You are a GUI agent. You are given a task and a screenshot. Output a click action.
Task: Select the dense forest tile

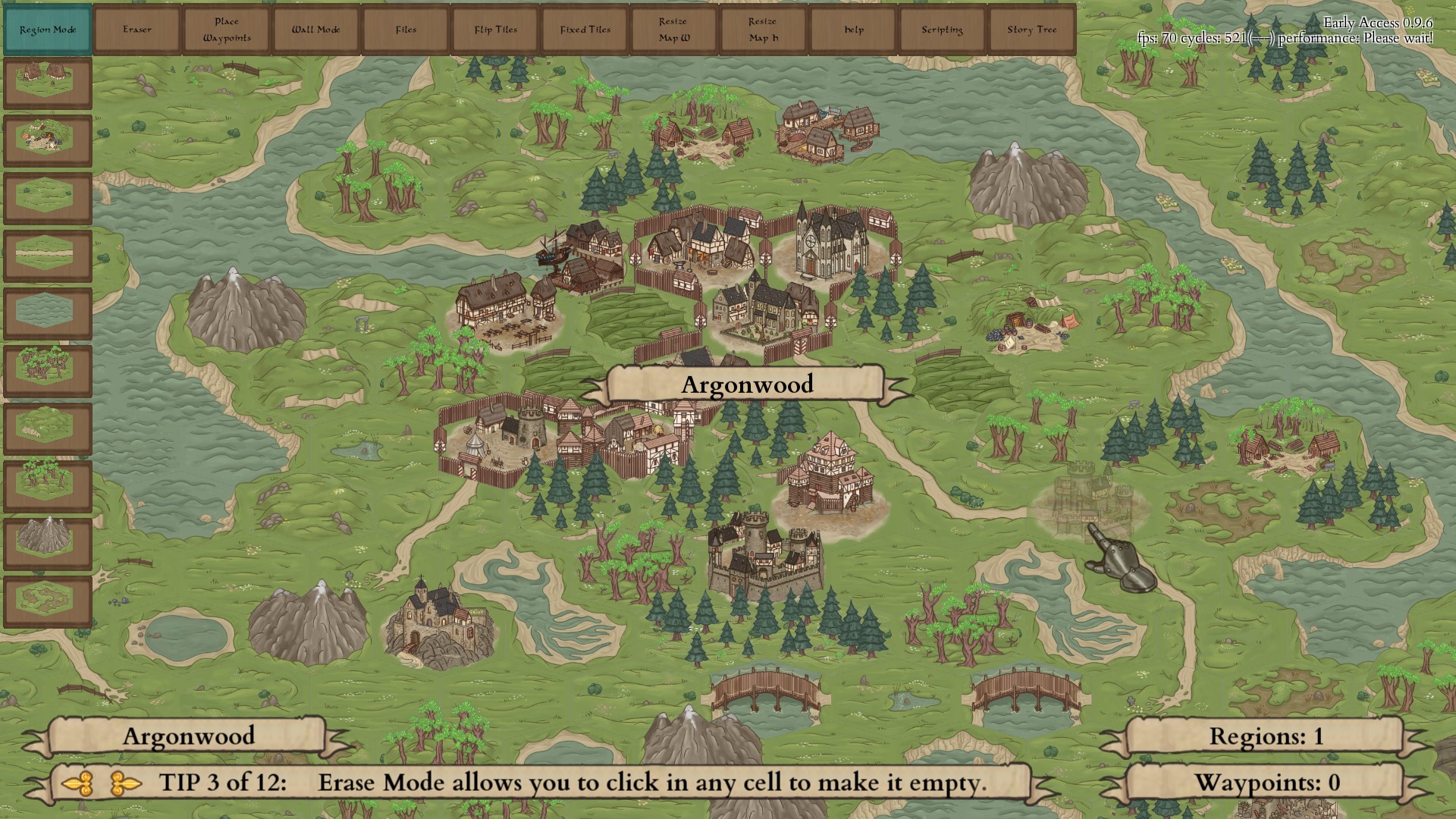47,367
